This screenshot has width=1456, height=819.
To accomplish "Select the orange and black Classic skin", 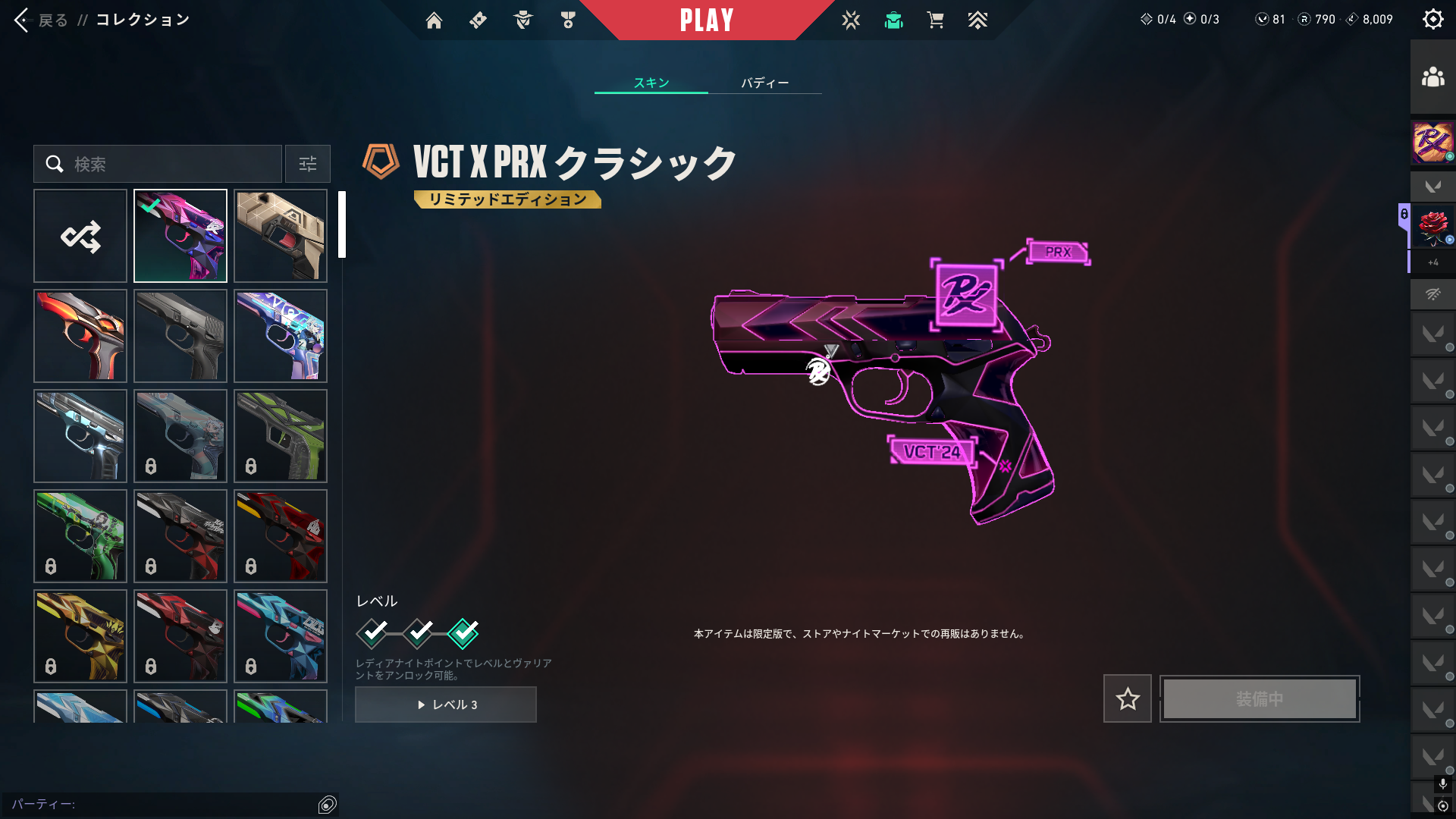I will pos(80,336).
